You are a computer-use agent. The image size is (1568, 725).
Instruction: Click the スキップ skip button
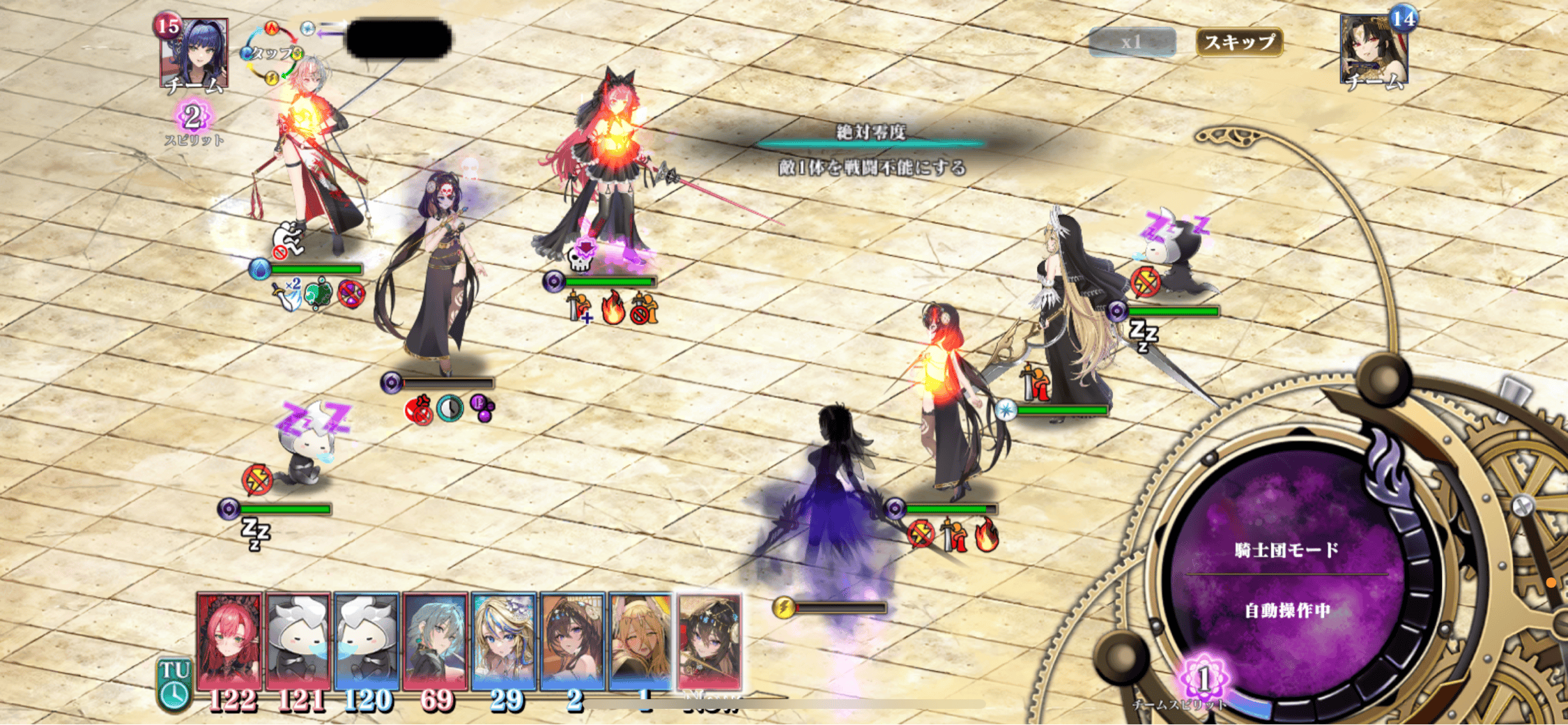point(1239,42)
